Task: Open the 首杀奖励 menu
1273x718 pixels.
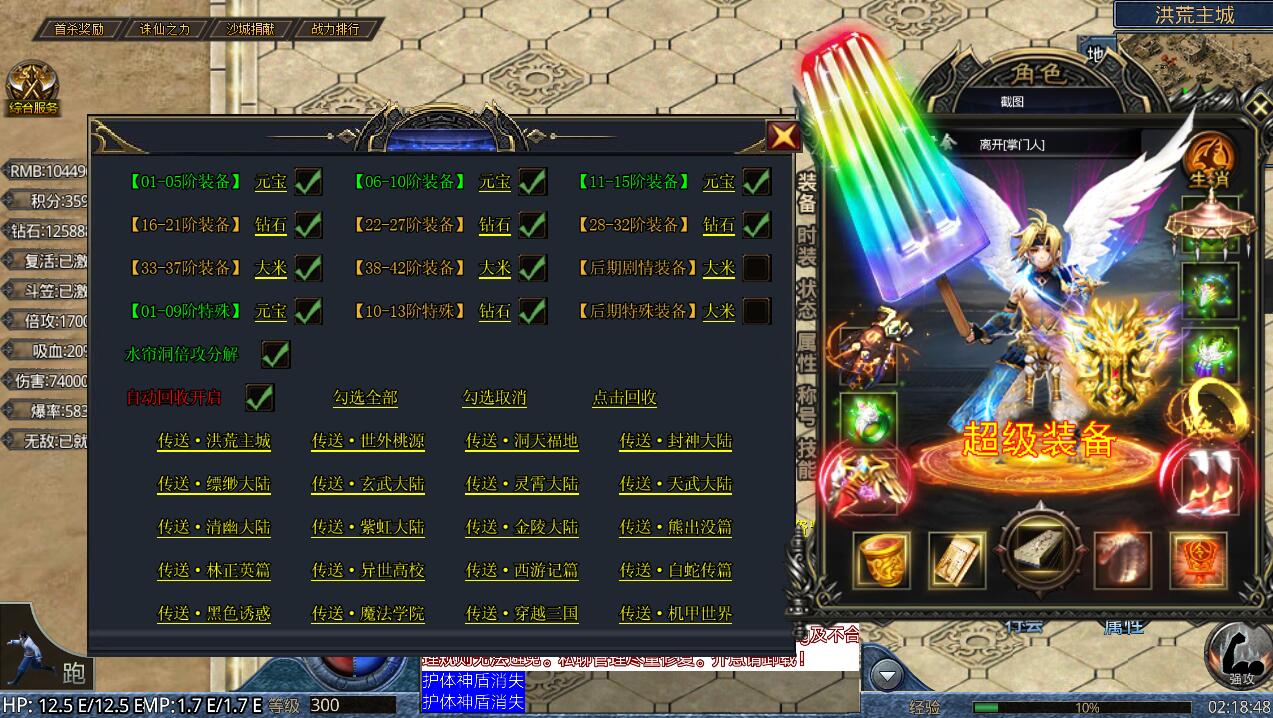Action: click(x=79, y=29)
